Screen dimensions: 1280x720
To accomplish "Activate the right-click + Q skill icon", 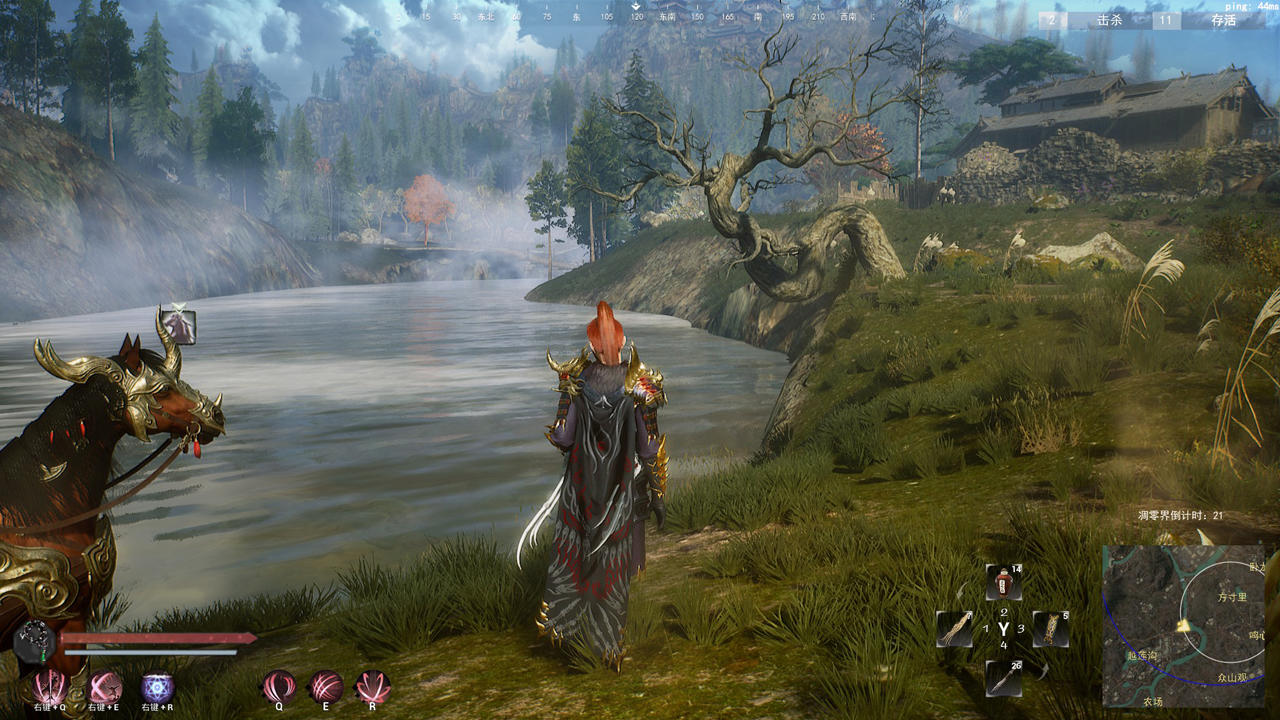I will tap(48, 687).
